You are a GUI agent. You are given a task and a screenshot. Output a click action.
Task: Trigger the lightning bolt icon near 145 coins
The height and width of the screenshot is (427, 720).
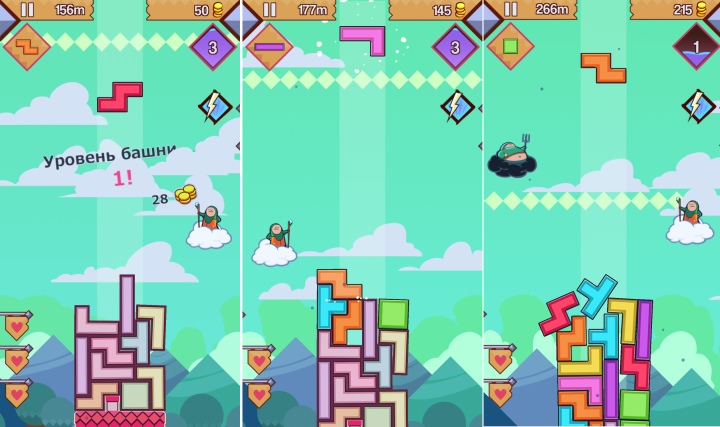[x=456, y=106]
